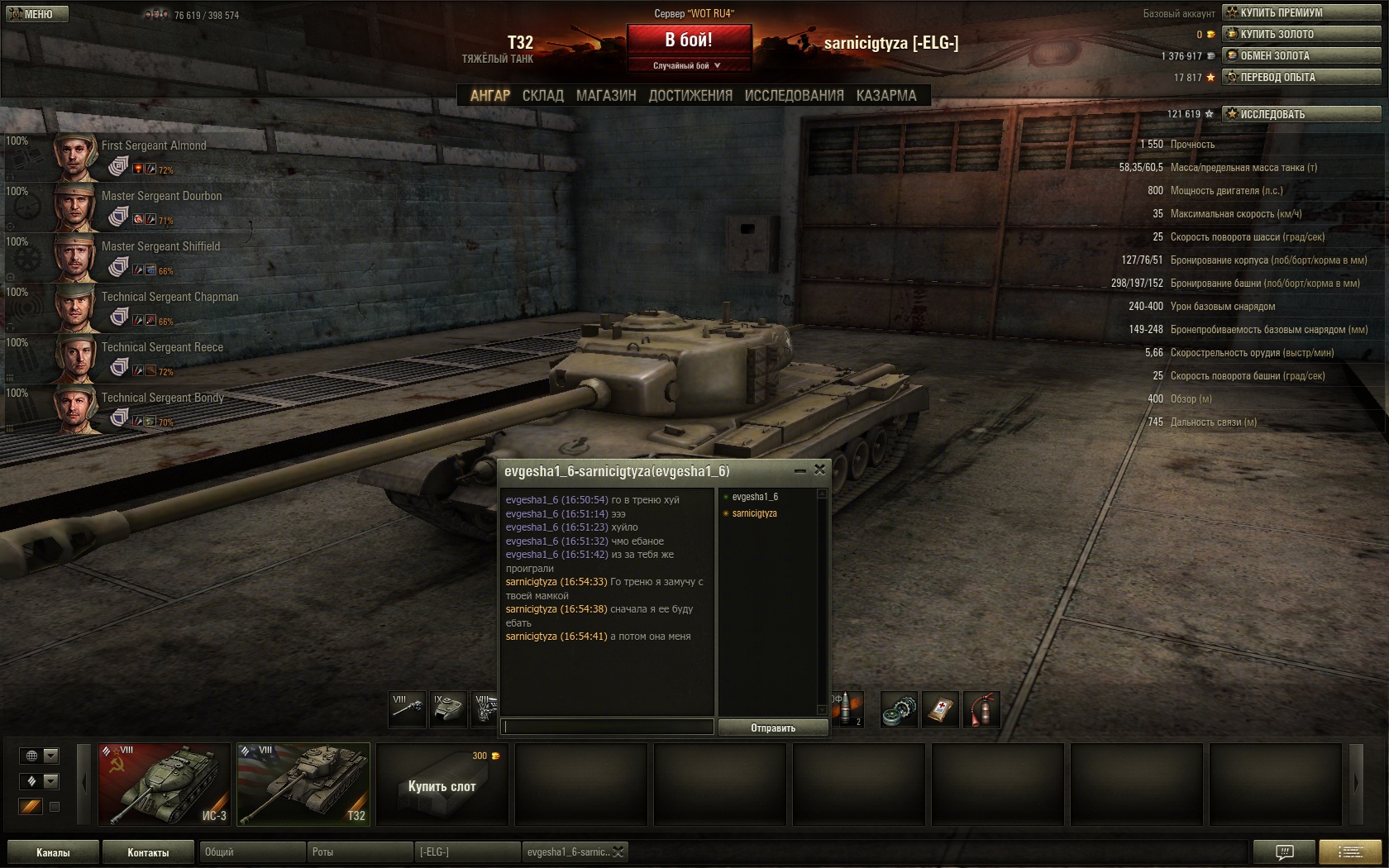This screenshot has height=868, width=1389.
Task: Focus the chat message input field
Action: [608, 727]
